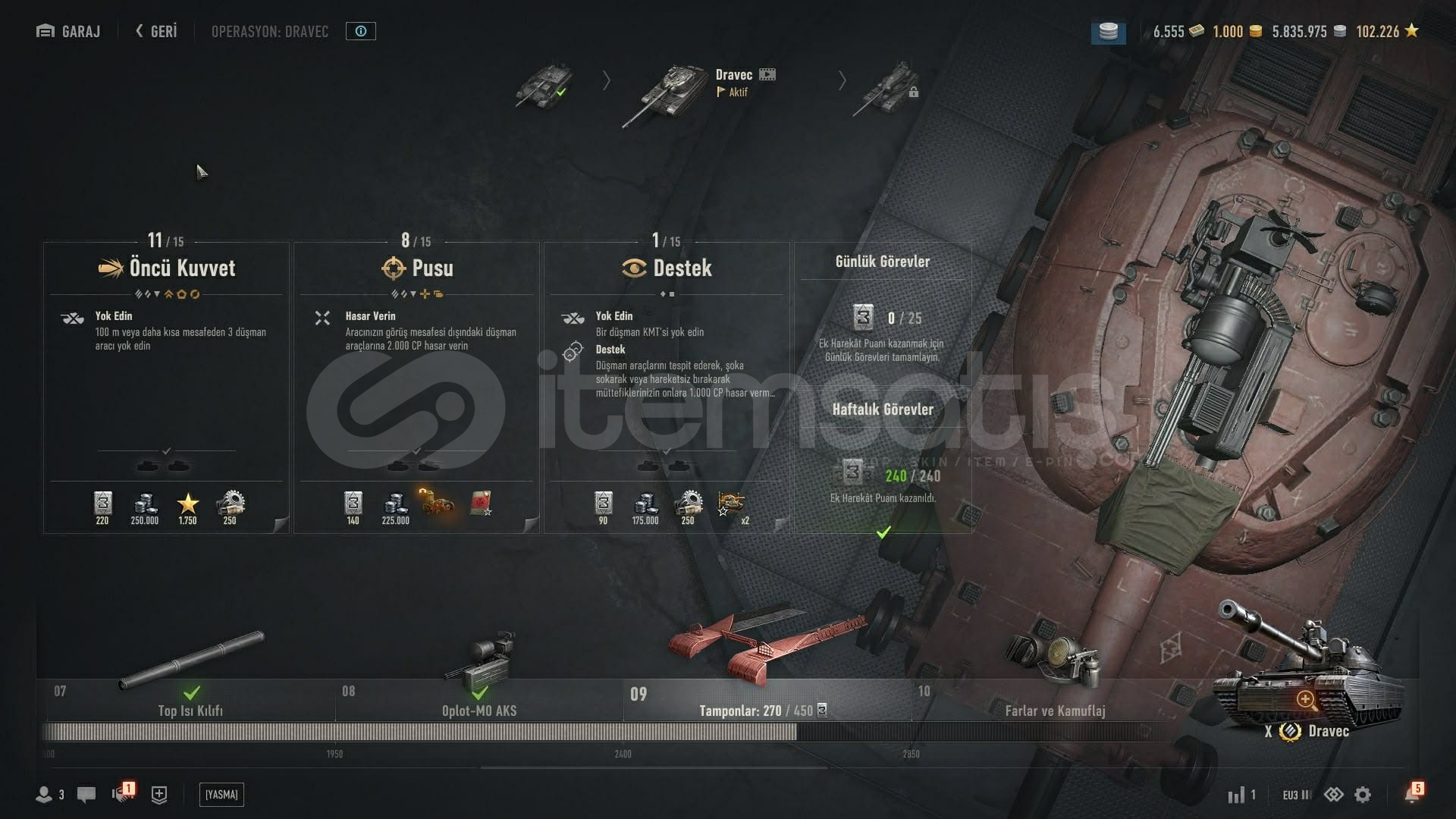Select the completed previous operation tank
Image resolution: width=1456 pixels, height=819 pixels.
[544, 84]
